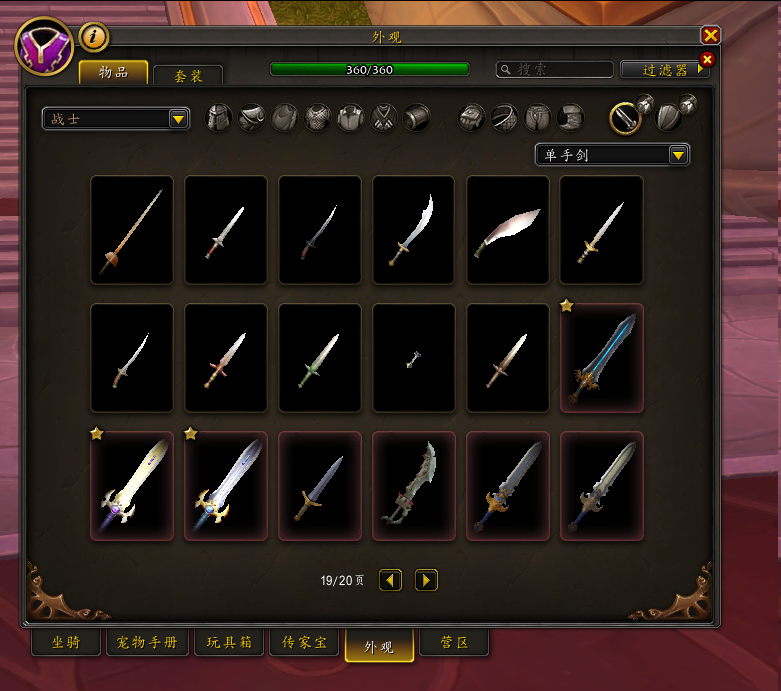This screenshot has width=781, height=691.
Task: Pick the golden glowing sword with purple hilt
Action: click(132, 486)
